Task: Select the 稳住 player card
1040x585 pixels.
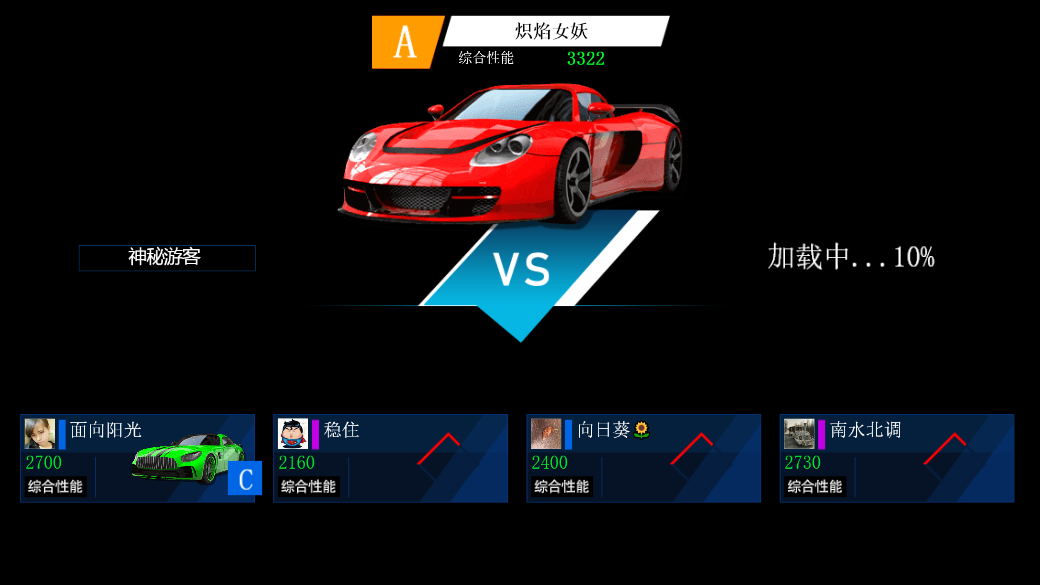Action: (x=390, y=458)
